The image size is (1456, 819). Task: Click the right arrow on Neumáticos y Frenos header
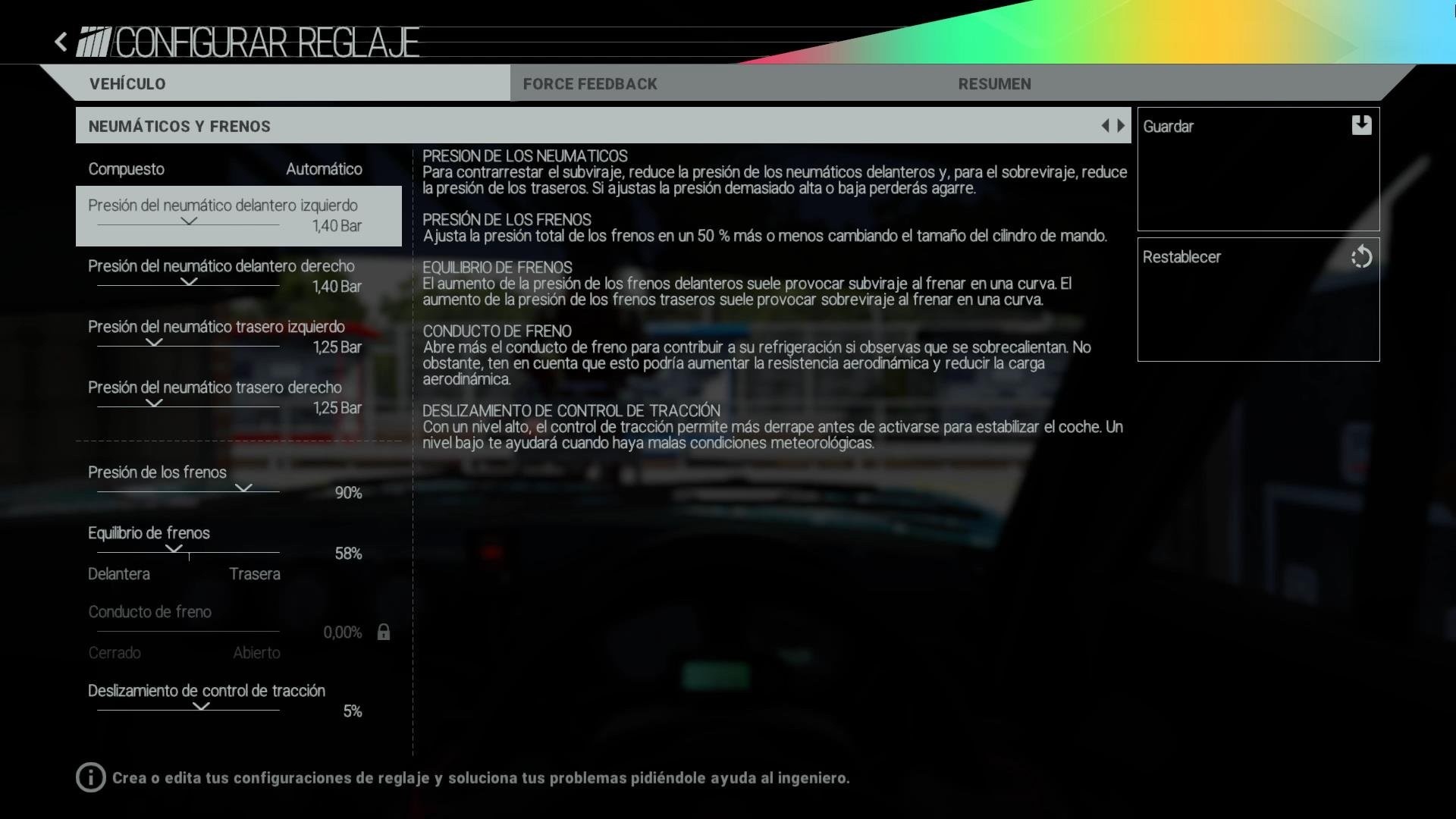(x=1122, y=125)
